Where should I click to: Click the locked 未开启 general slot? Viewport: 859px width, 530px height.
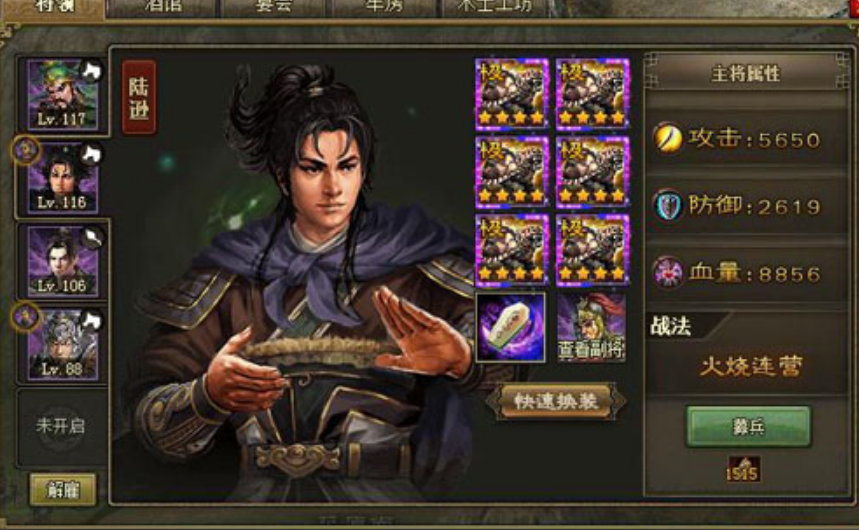click(60, 425)
